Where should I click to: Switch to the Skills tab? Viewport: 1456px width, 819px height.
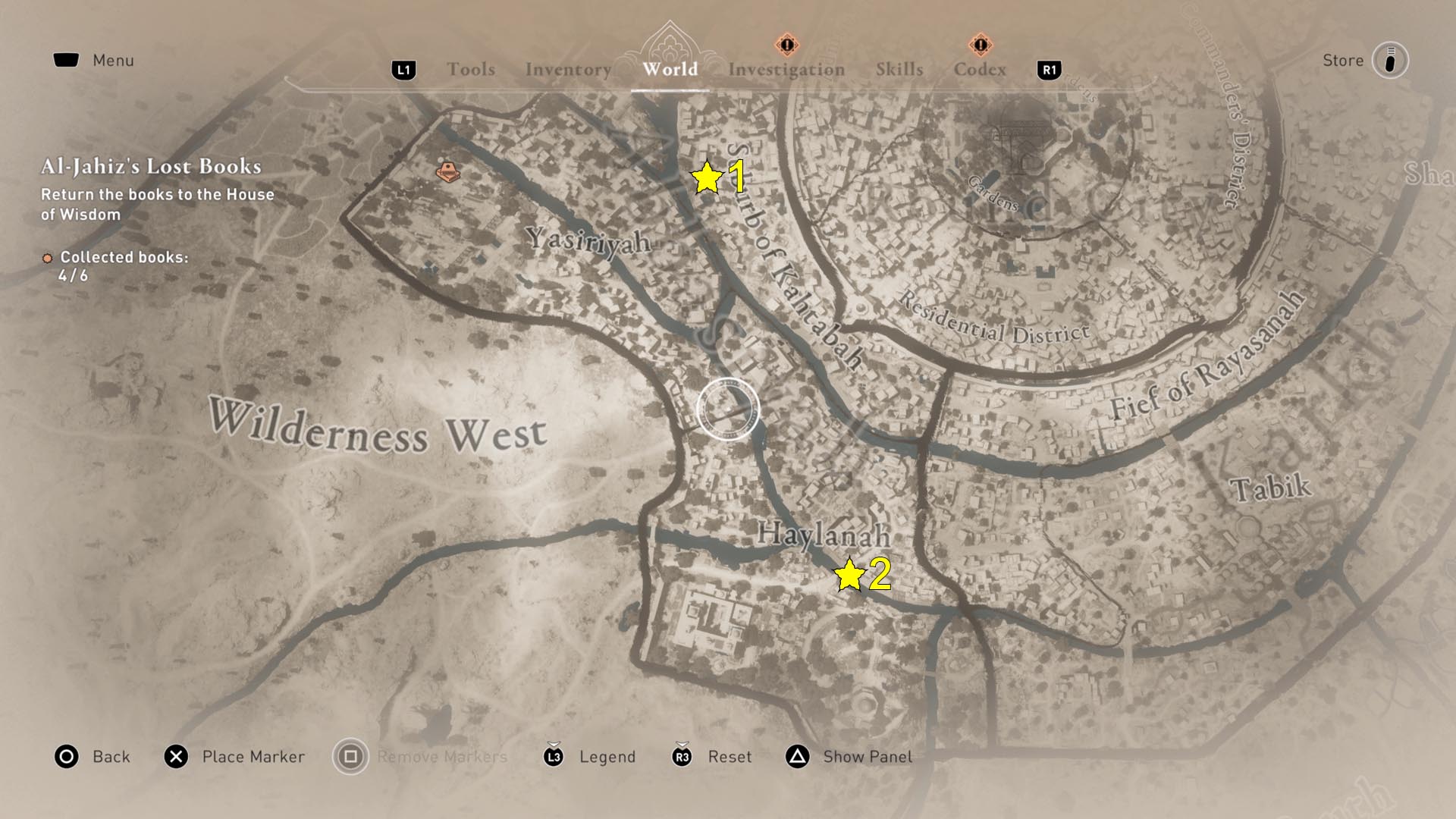tap(899, 69)
